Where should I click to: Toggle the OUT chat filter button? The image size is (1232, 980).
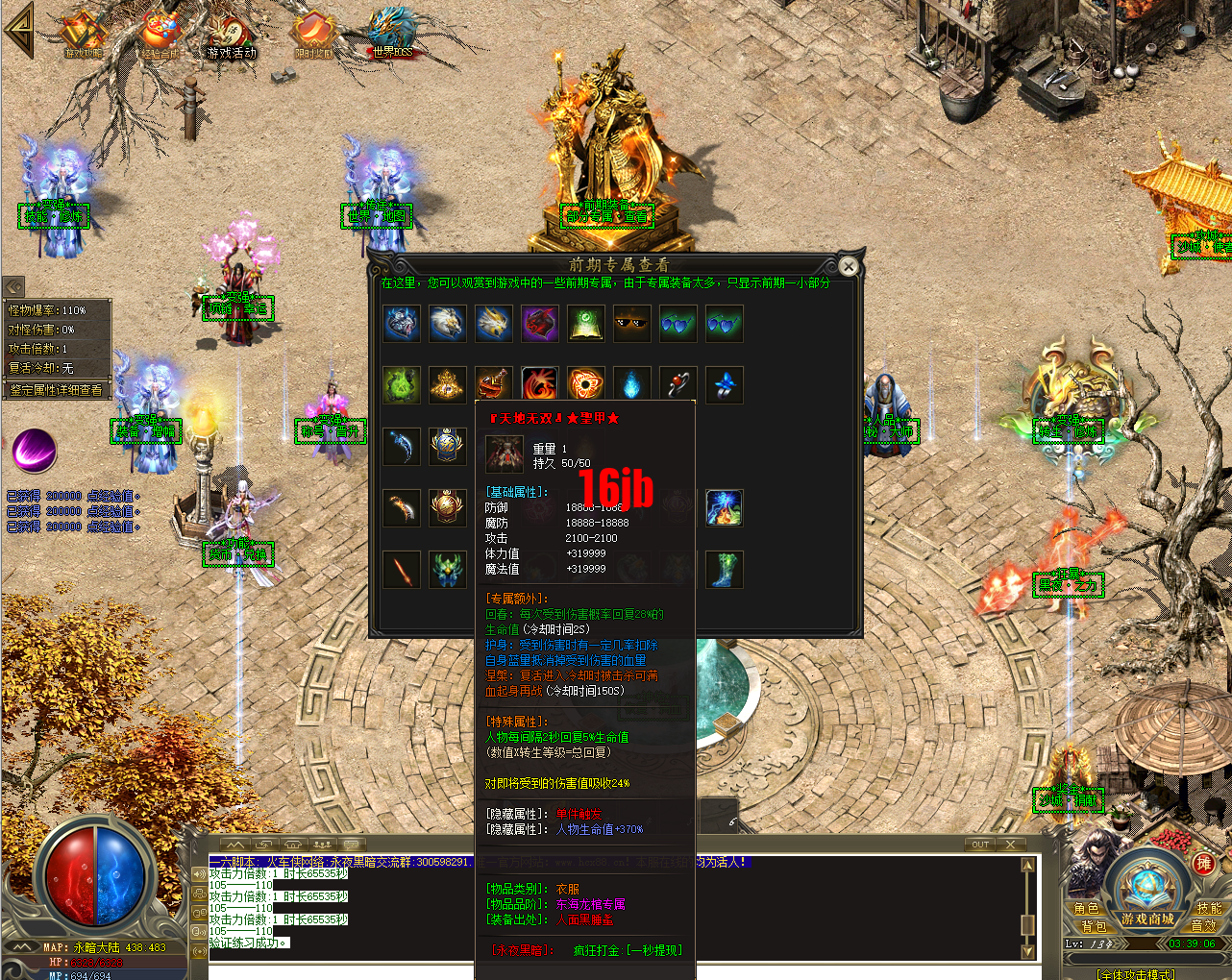pos(980,844)
